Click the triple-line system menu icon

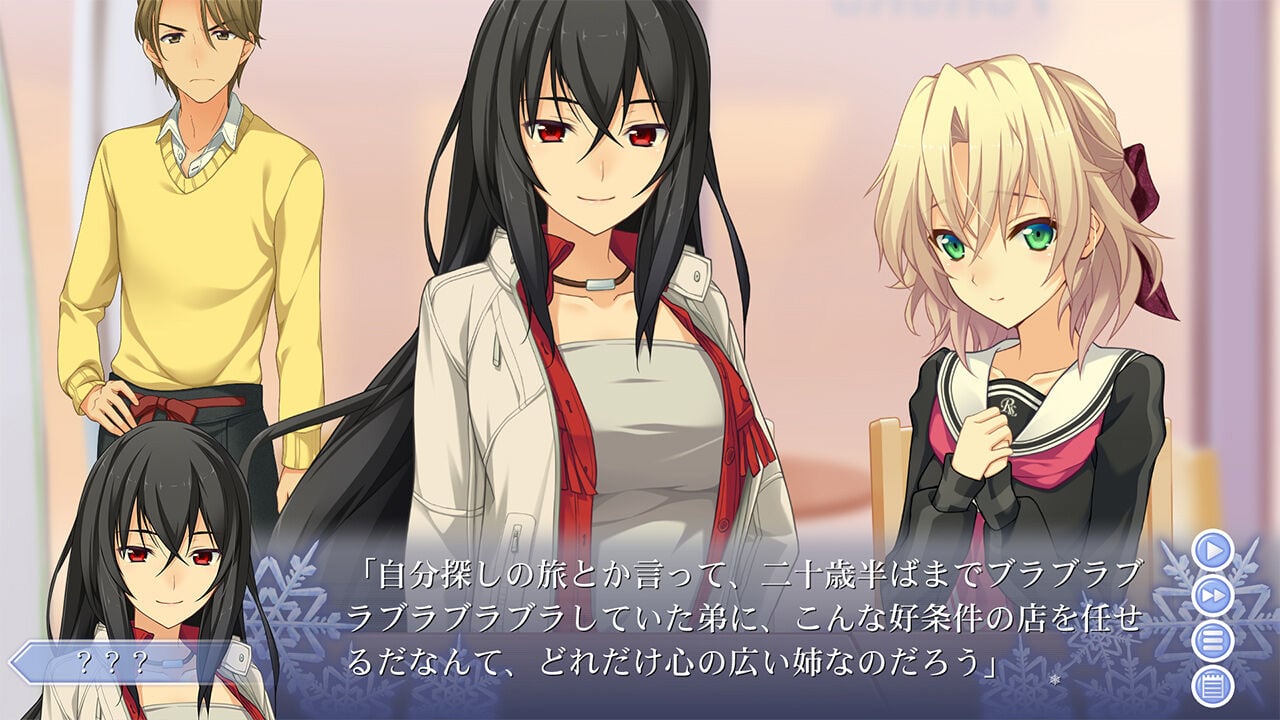coord(1211,638)
